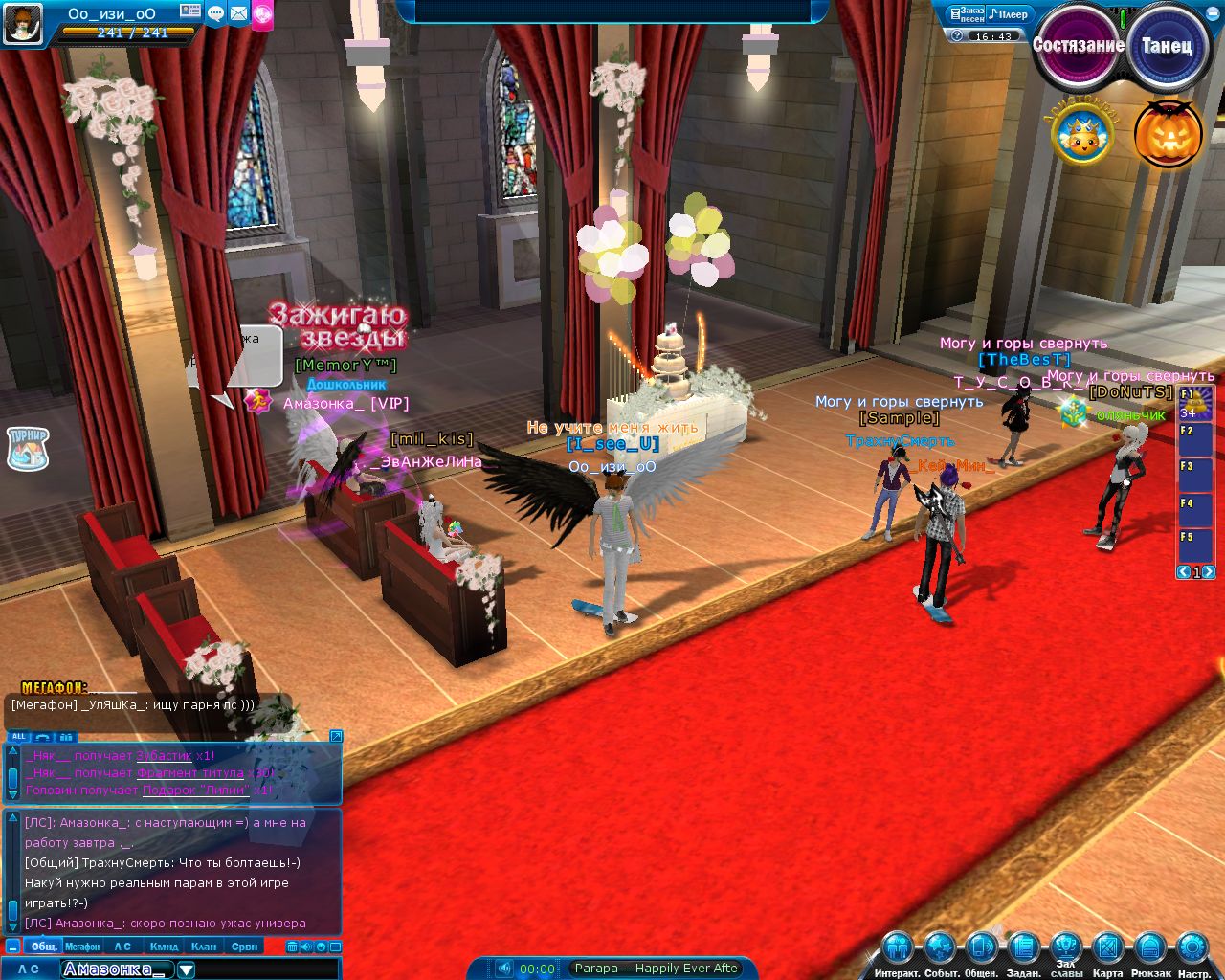This screenshot has width=1225, height=980.
Task: Open the Карта map
Action: [x=1107, y=949]
